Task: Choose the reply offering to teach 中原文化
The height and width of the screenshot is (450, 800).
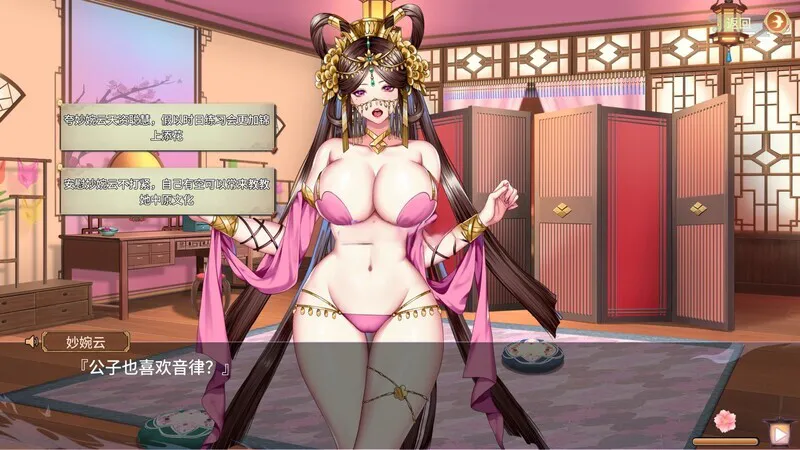Action: [167, 191]
